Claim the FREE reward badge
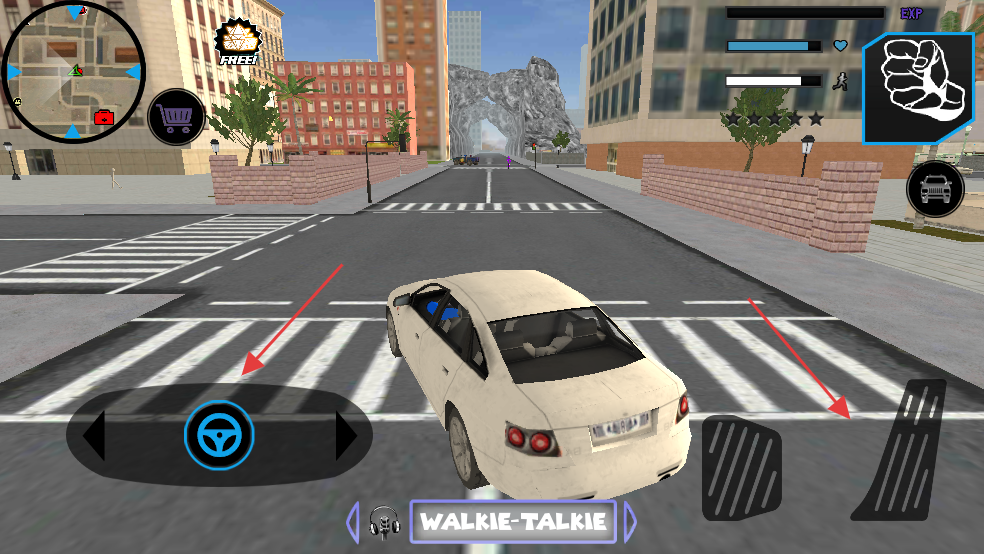This screenshot has height=554, width=984. pyautogui.click(x=237, y=43)
